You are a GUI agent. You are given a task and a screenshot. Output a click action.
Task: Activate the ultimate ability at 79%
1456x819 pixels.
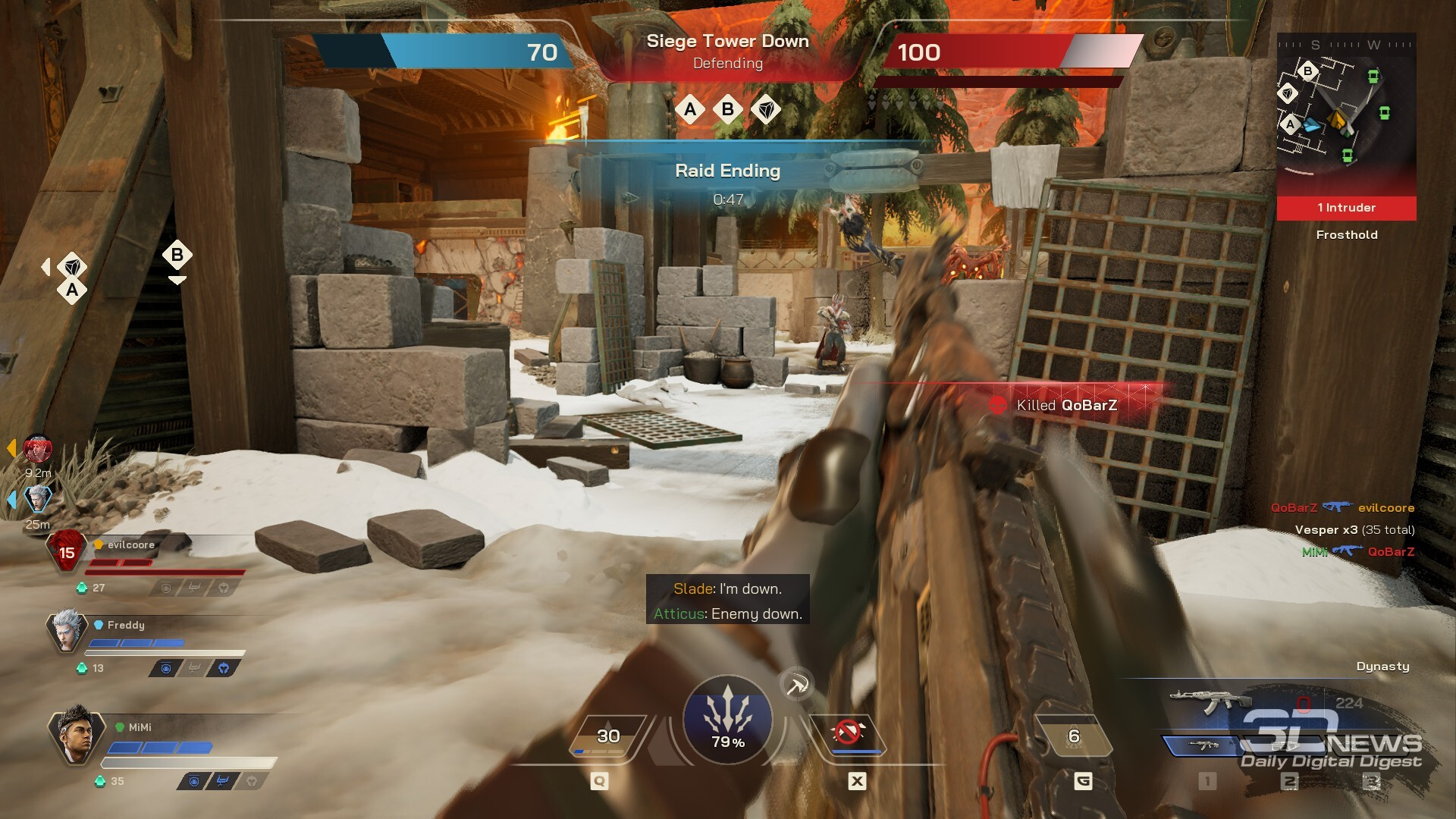[727, 719]
